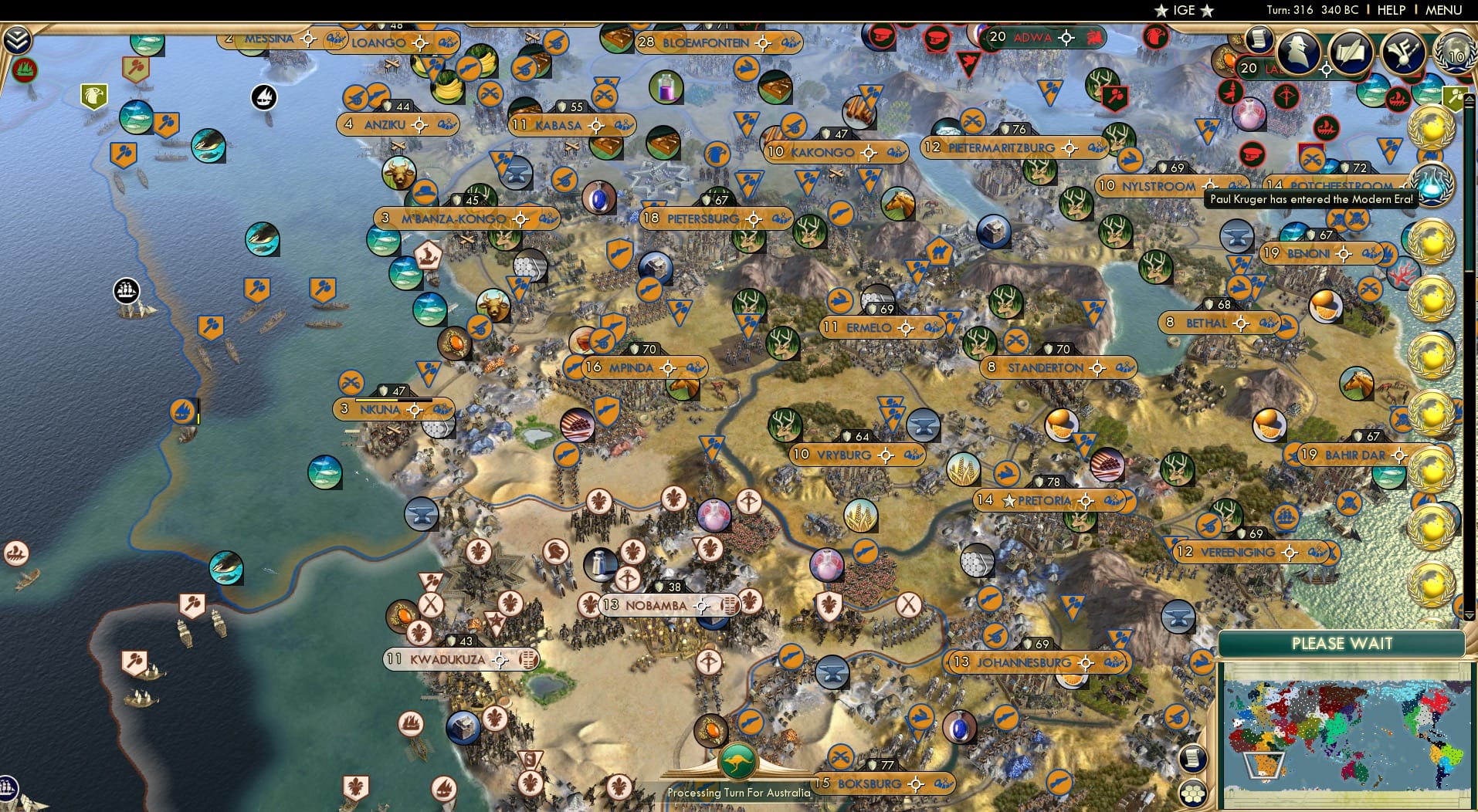
Task: Open HELP from the top bar
Action: pyautogui.click(x=1390, y=10)
